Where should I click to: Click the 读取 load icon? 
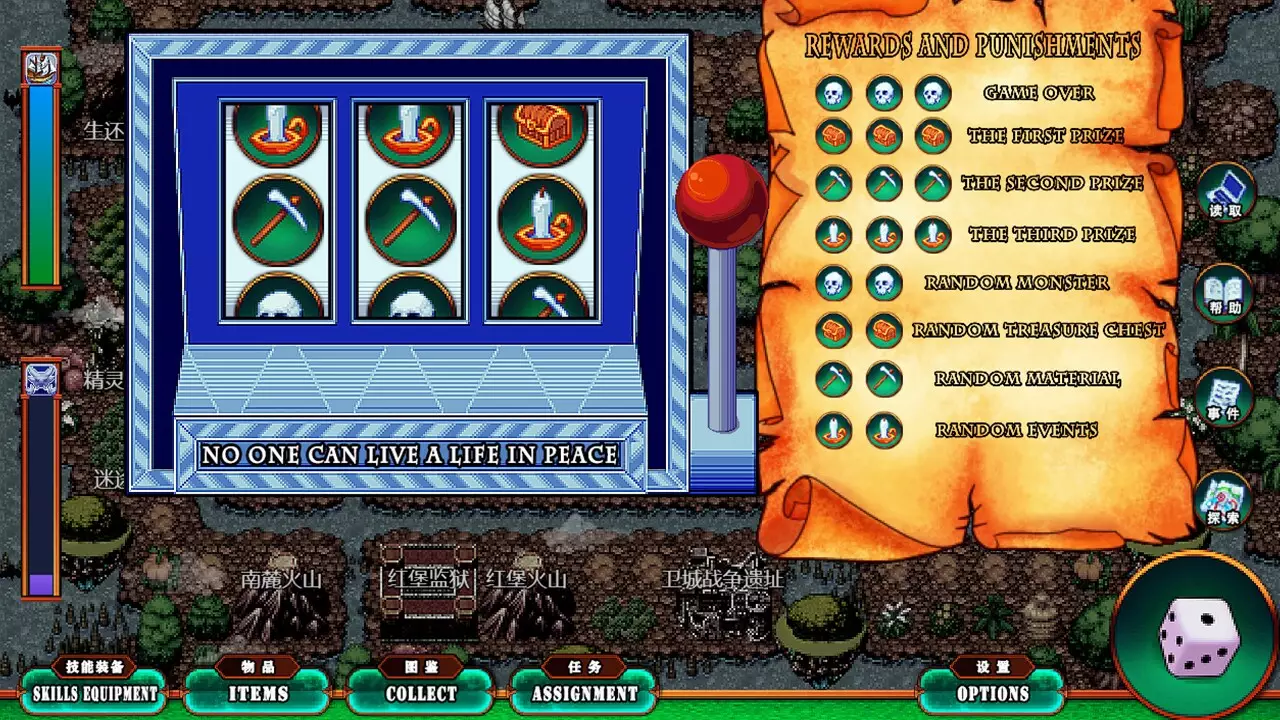1225,193
